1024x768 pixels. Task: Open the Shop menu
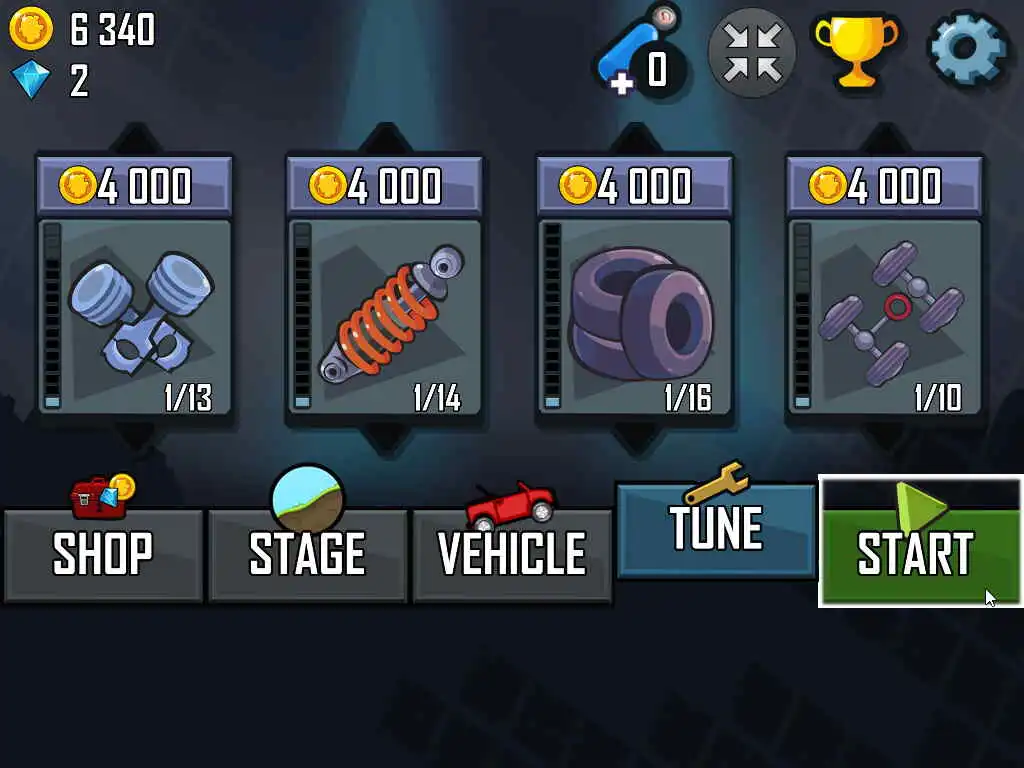click(x=103, y=555)
